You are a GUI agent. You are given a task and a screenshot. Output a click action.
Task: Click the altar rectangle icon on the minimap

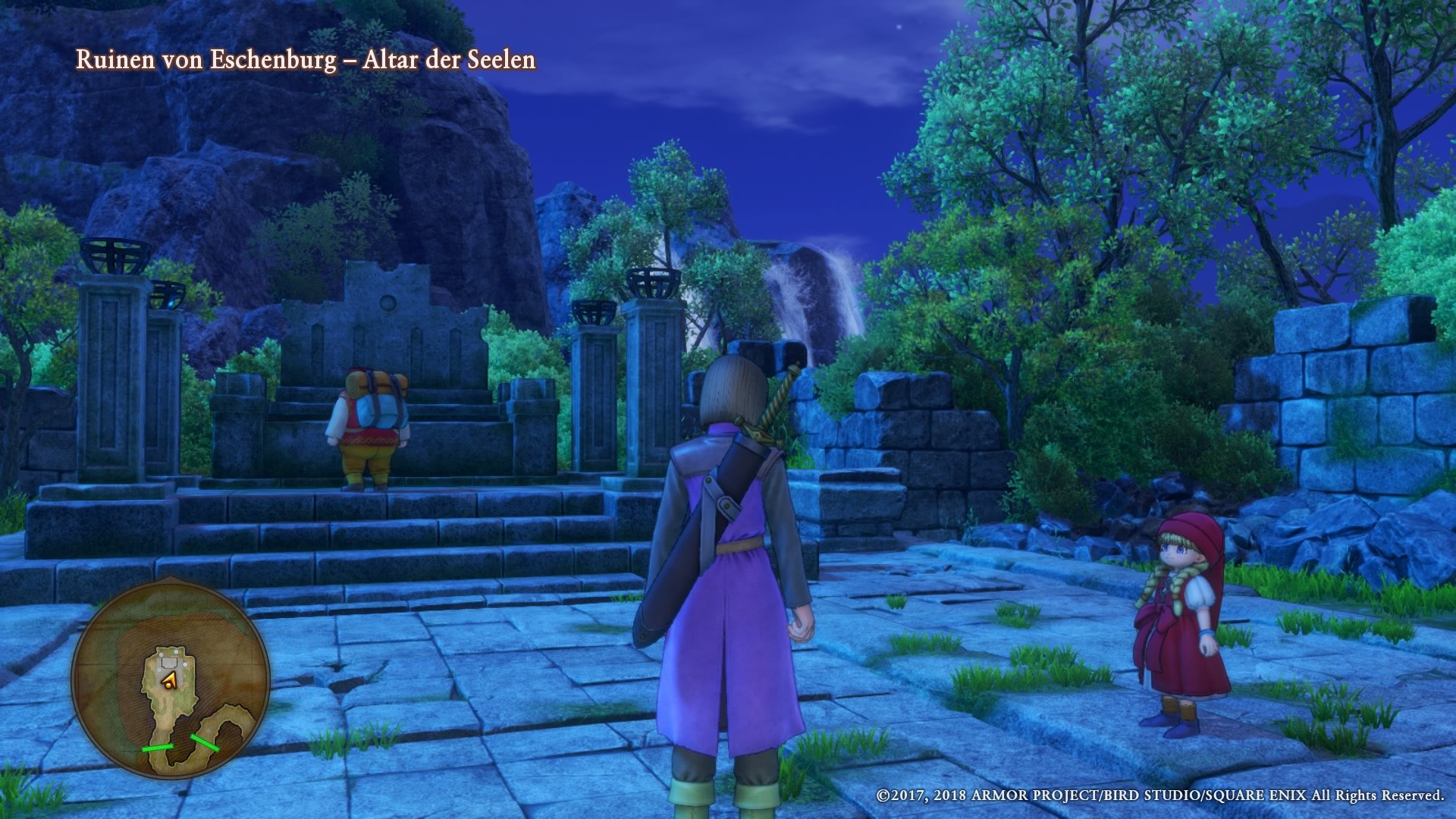click(x=169, y=662)
